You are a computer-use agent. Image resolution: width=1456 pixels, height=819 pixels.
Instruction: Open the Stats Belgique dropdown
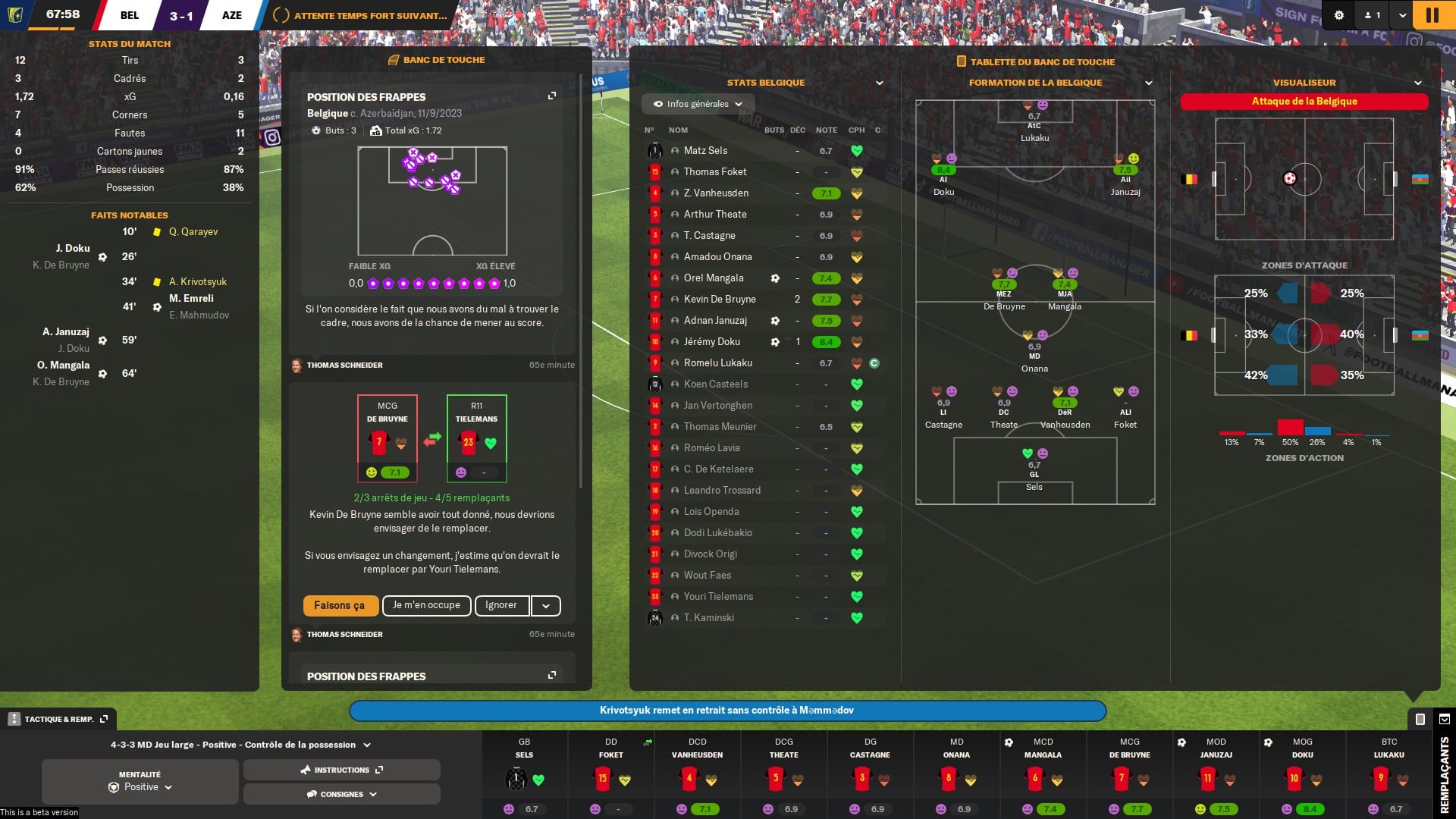coord(879,83)
